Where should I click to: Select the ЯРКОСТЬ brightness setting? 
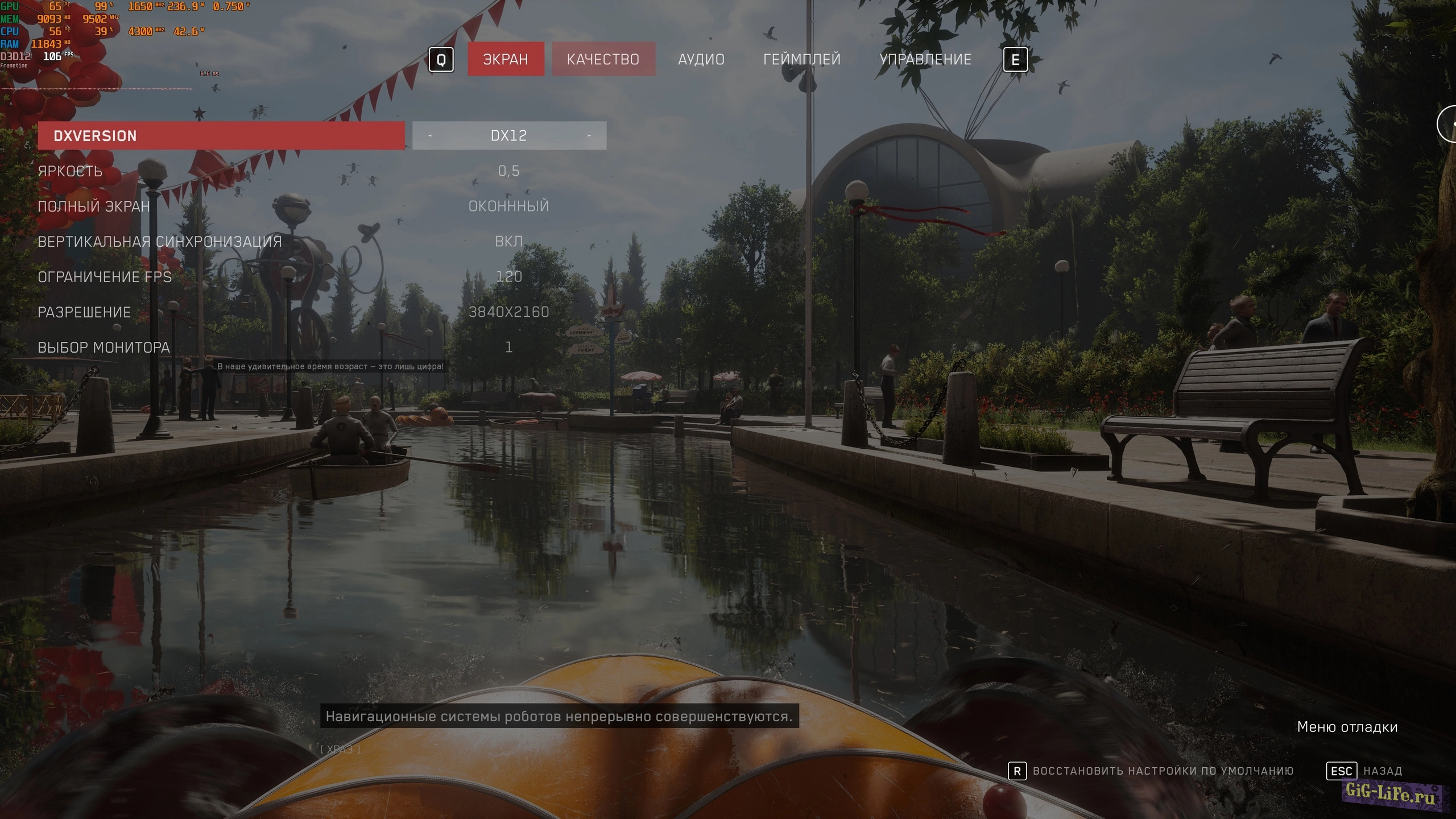70,171
